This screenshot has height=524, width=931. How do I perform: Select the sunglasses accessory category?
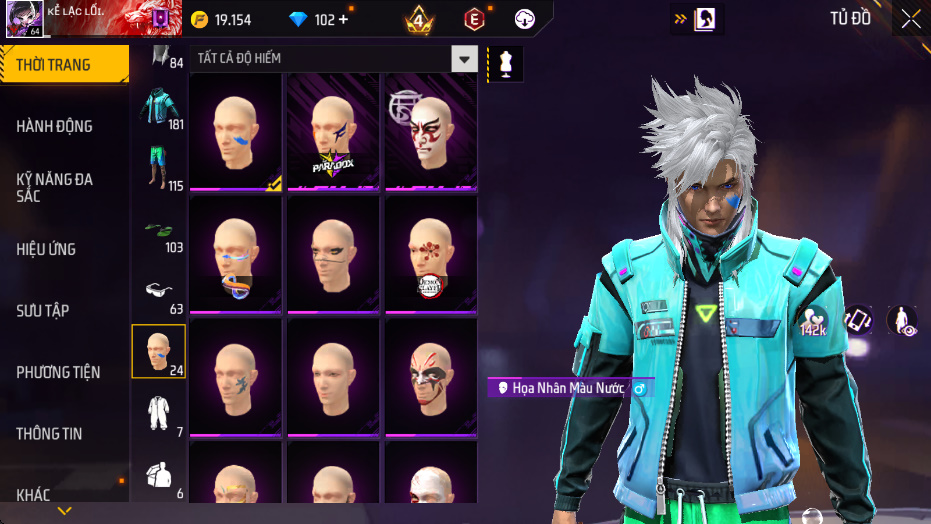[x=157, y=291]
